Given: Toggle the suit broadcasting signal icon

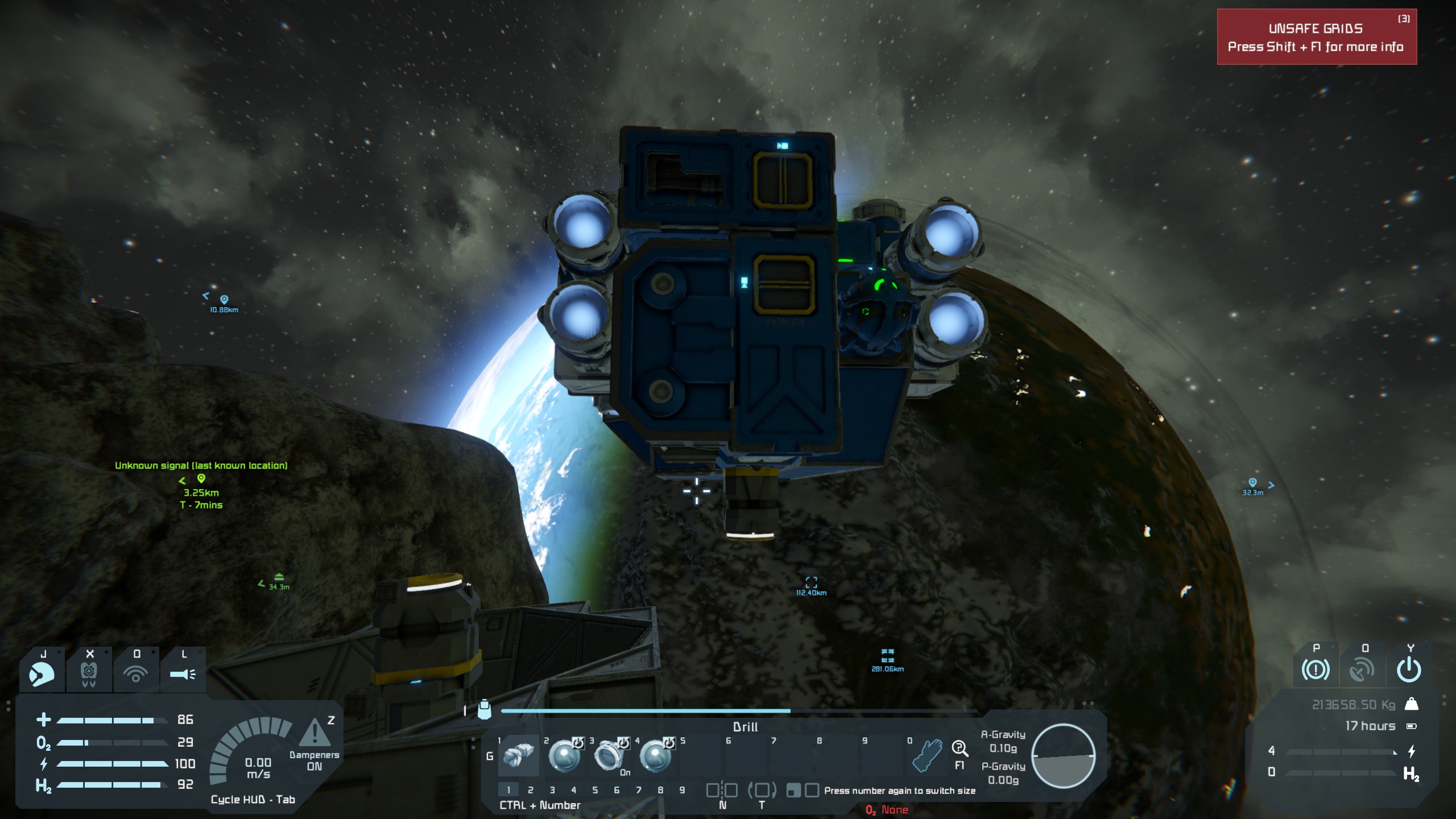Looking at the screenshot, I should pyautogui.click(x=135, y=675).
